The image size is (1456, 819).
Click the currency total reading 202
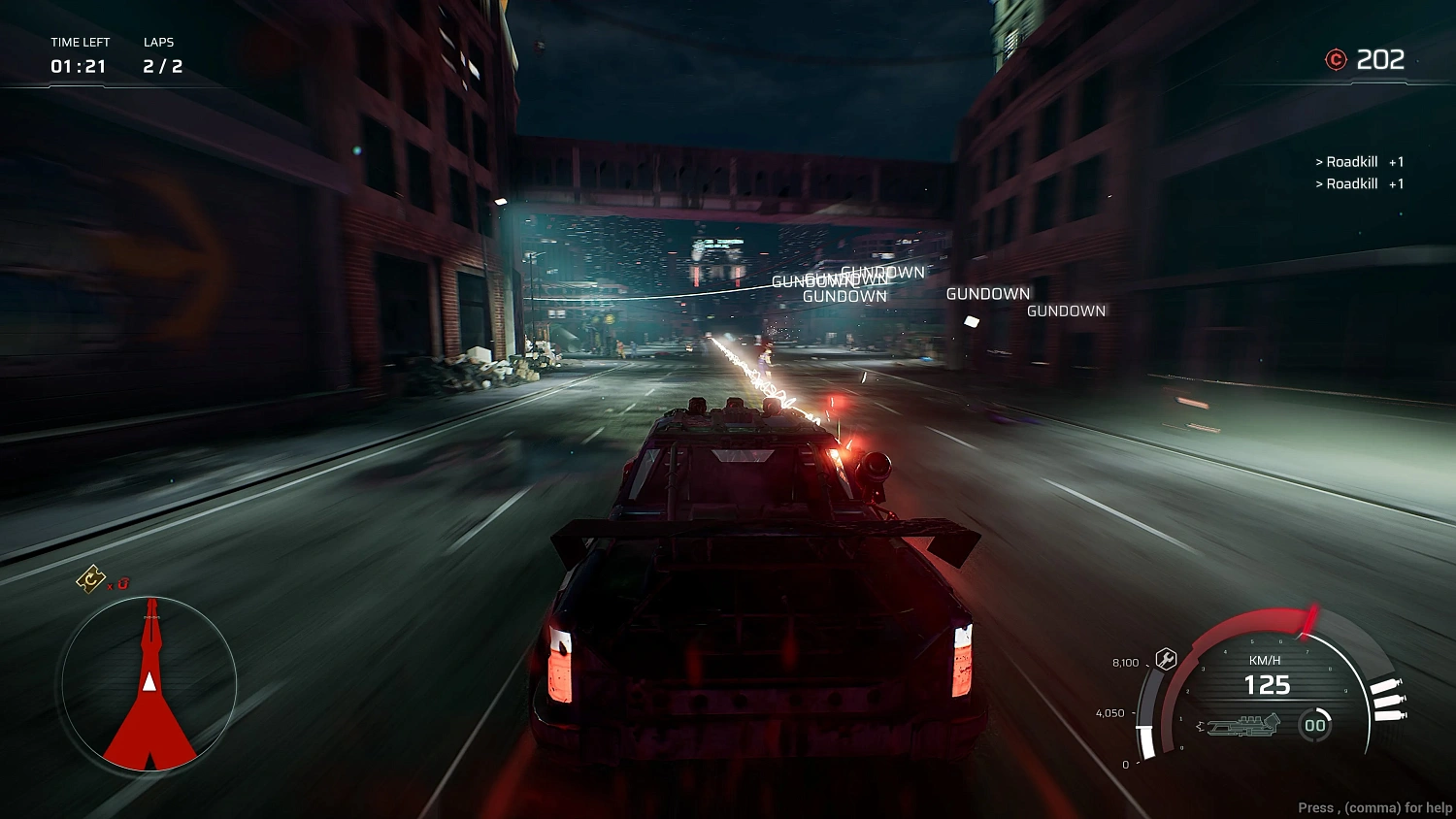[x=1379, y=59]
